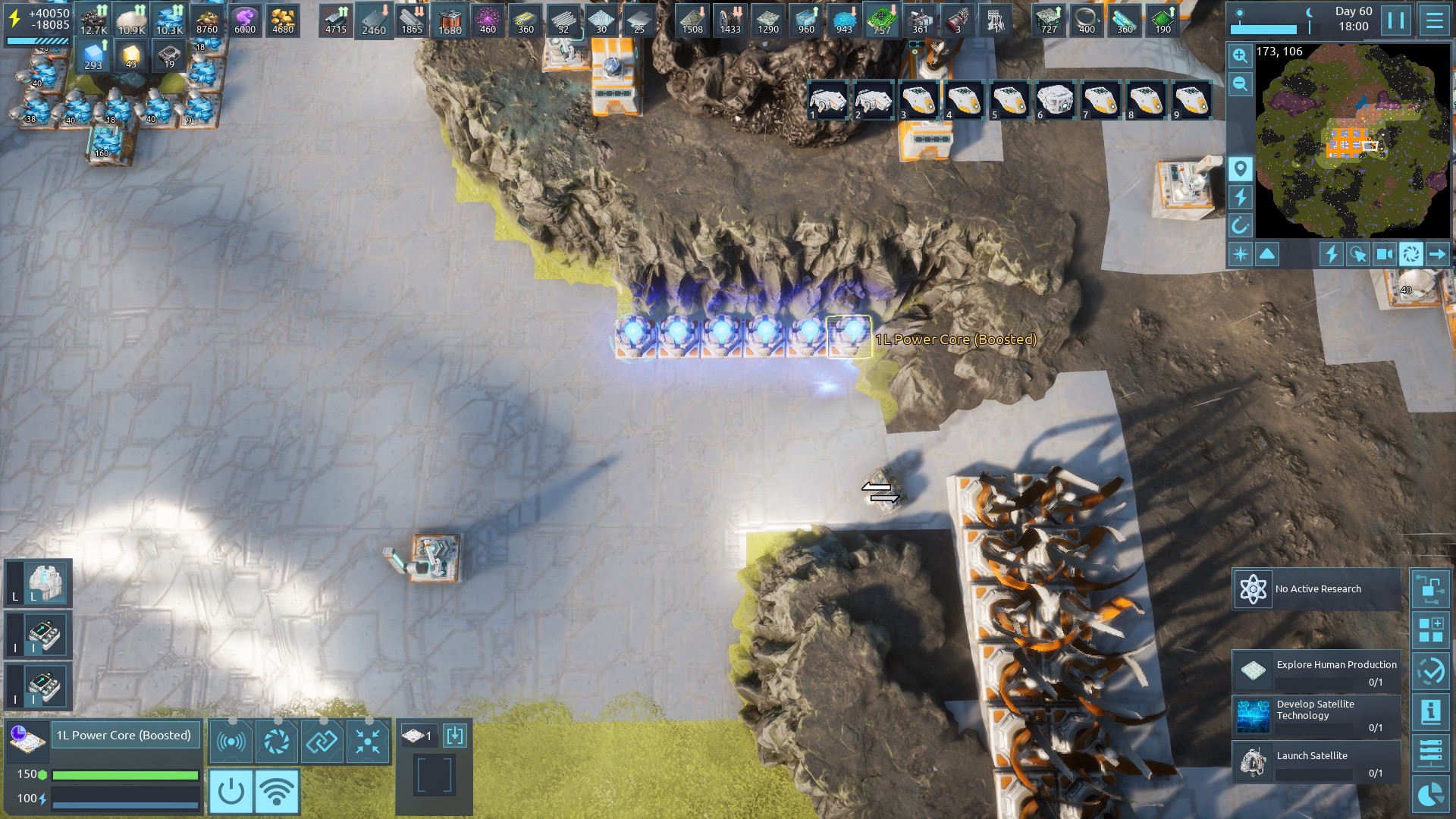The height and width of the screenshot is (819, 1456).
Task: Select unit group number 1
Action: tap(827, 100)
